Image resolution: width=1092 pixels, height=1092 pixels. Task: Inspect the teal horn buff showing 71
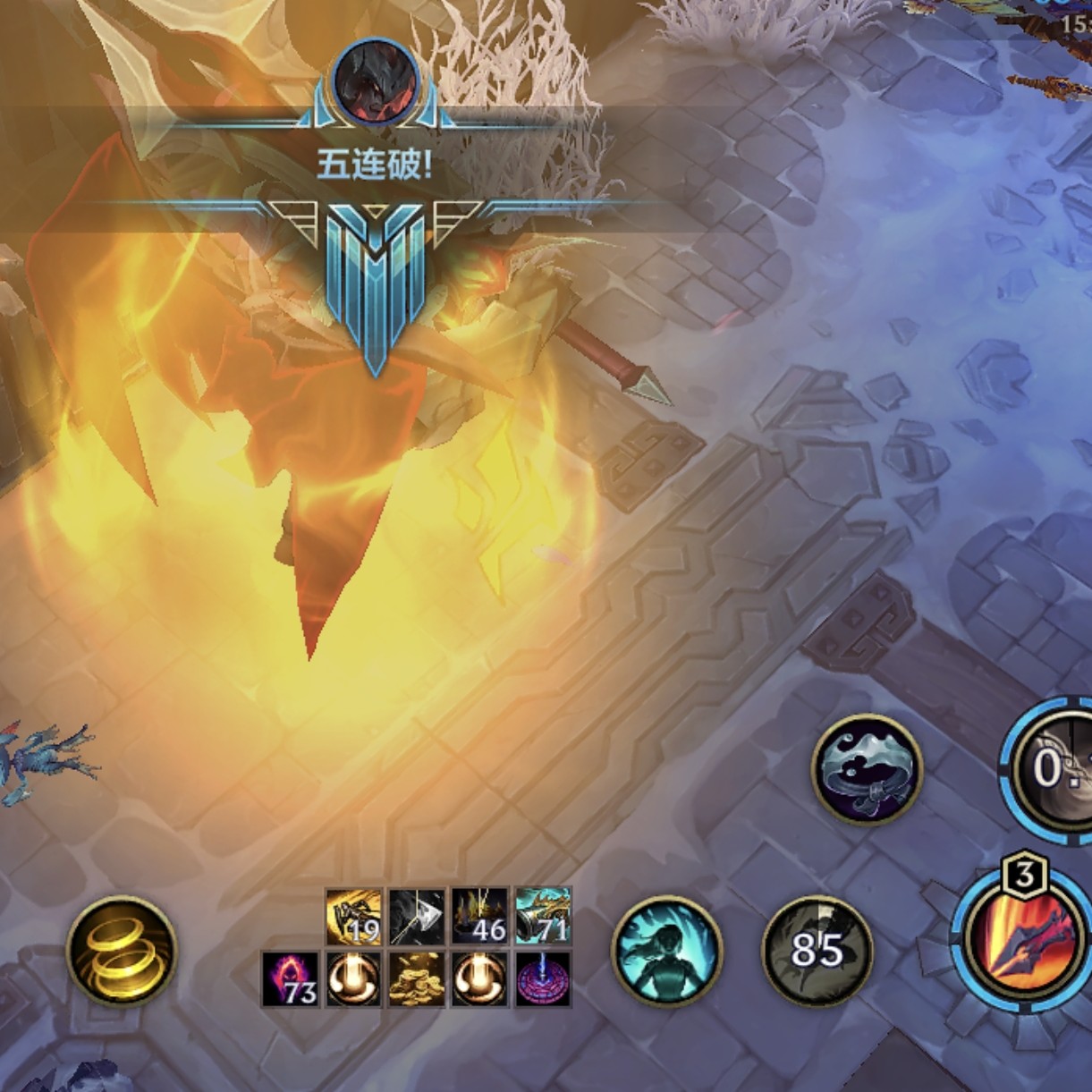pyautogui.click(x=543, y=916)
